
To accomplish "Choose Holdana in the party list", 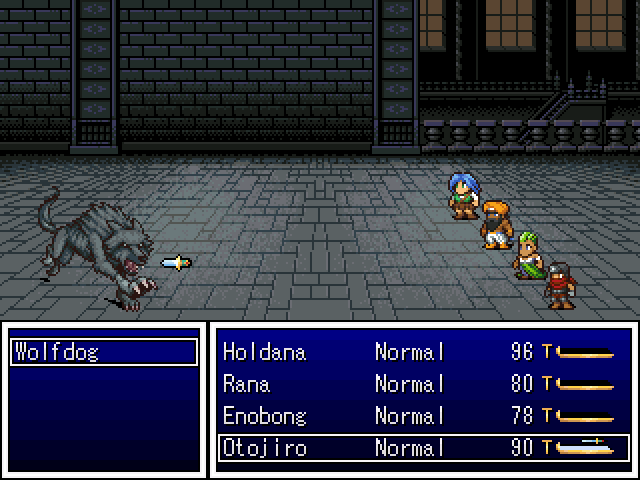I will pos(264,352).
